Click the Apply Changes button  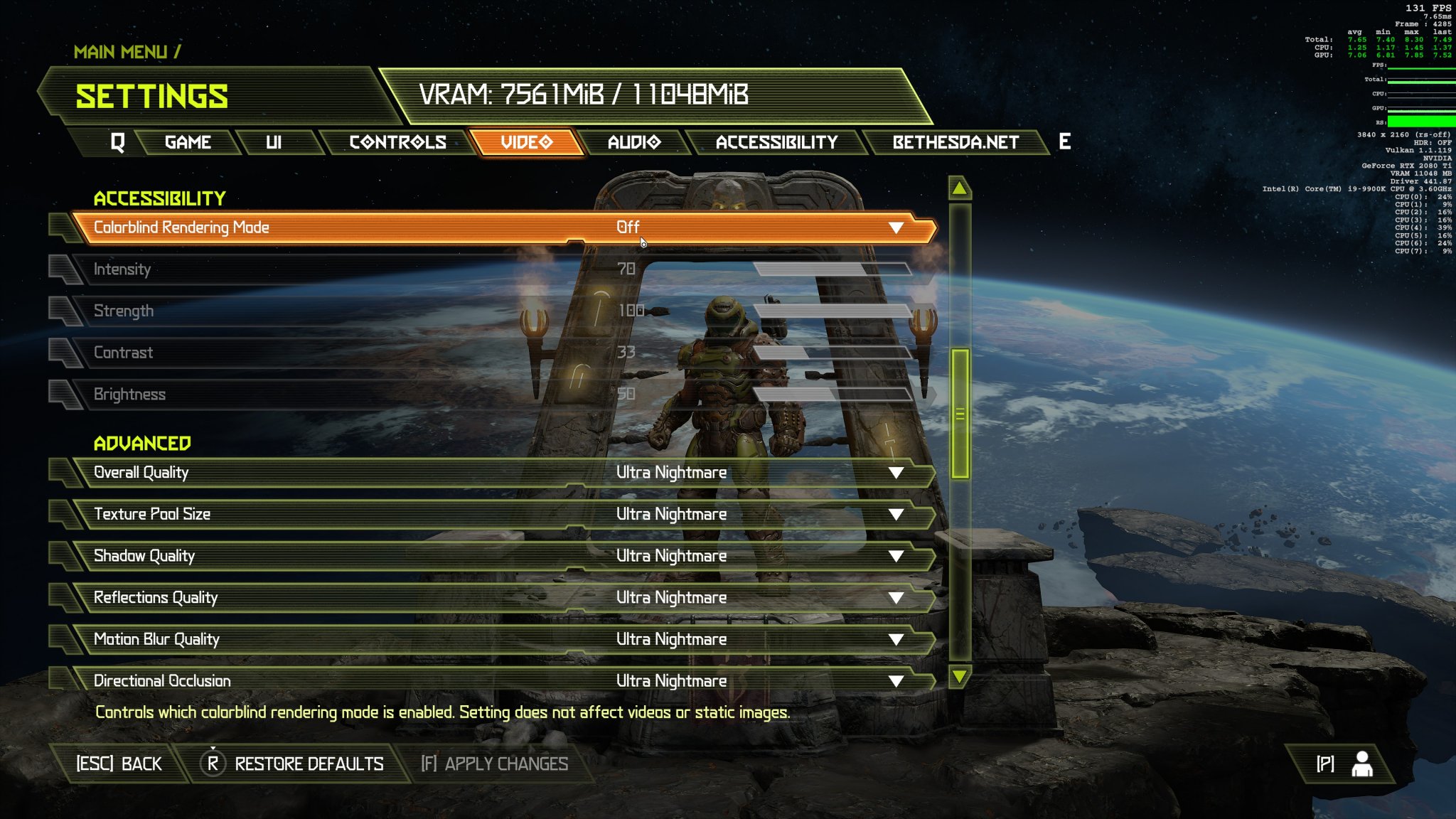pos(496,763)
